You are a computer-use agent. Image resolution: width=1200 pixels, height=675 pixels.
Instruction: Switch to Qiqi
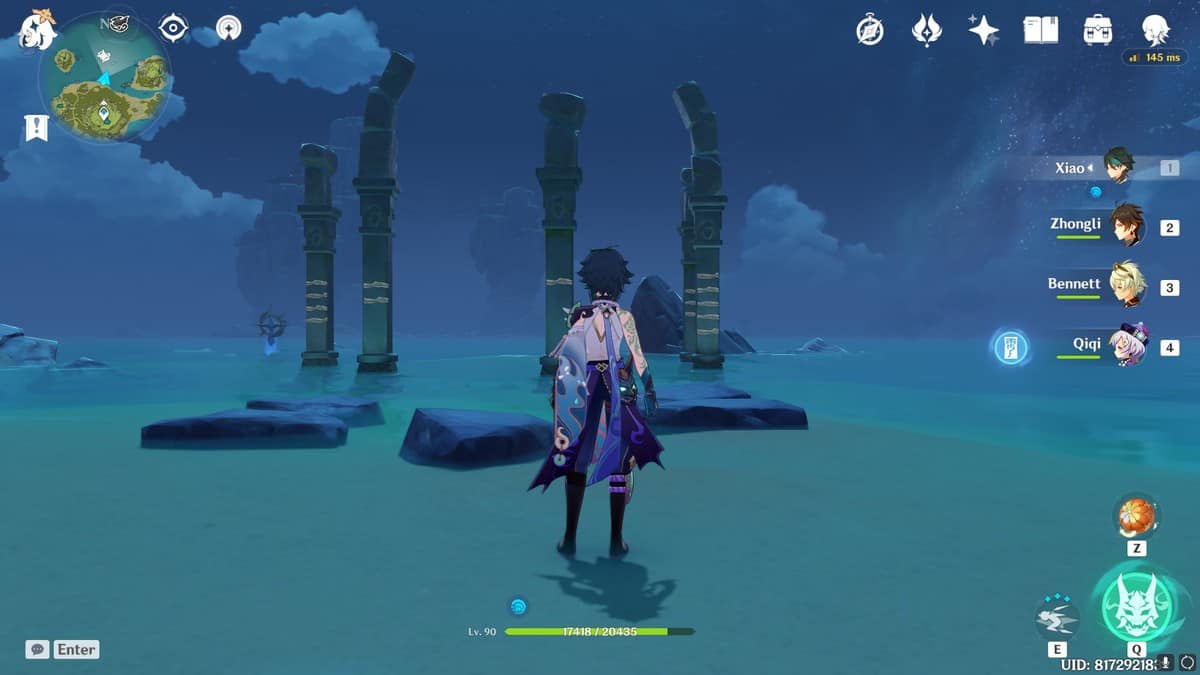(1128, 346)
